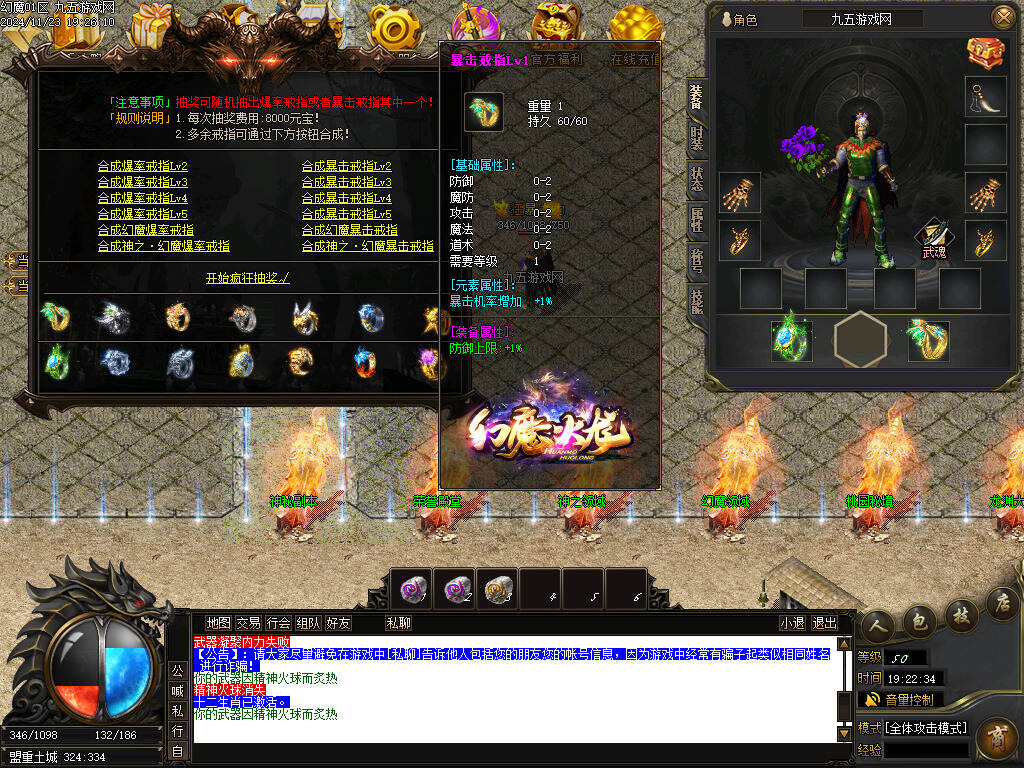Use the item in hotbar slot 1

click(x=413, y=589)
